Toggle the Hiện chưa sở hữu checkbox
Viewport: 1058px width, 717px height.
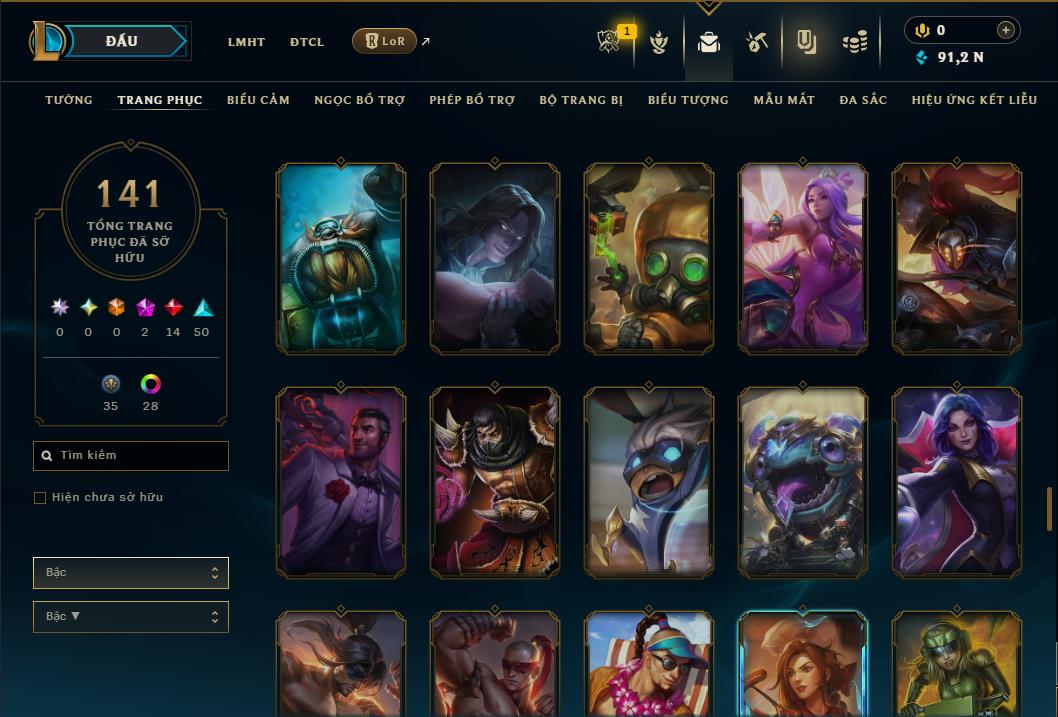40,498
